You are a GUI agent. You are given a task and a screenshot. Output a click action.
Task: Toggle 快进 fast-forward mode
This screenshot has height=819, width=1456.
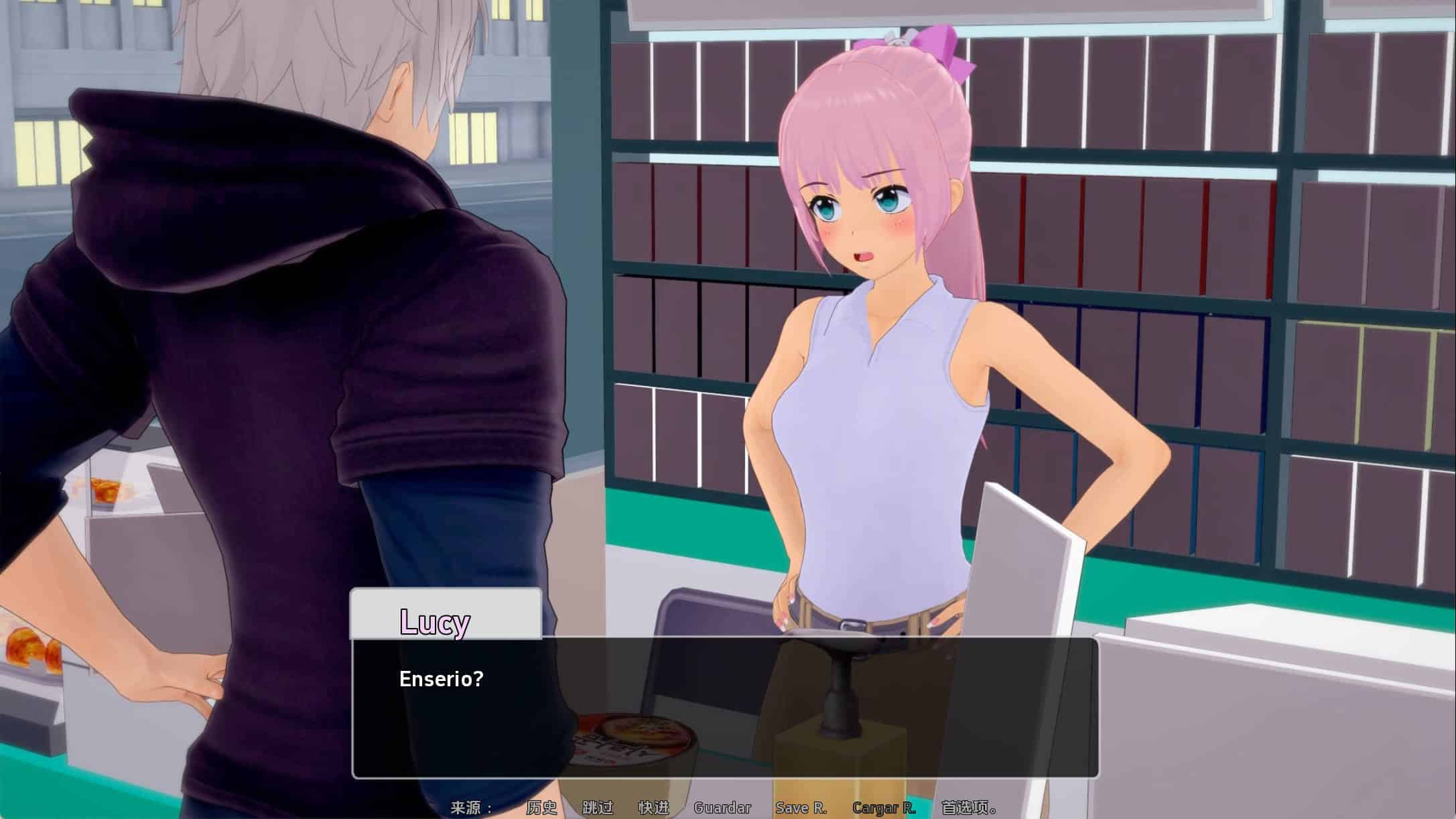click(x=654, y=808)
